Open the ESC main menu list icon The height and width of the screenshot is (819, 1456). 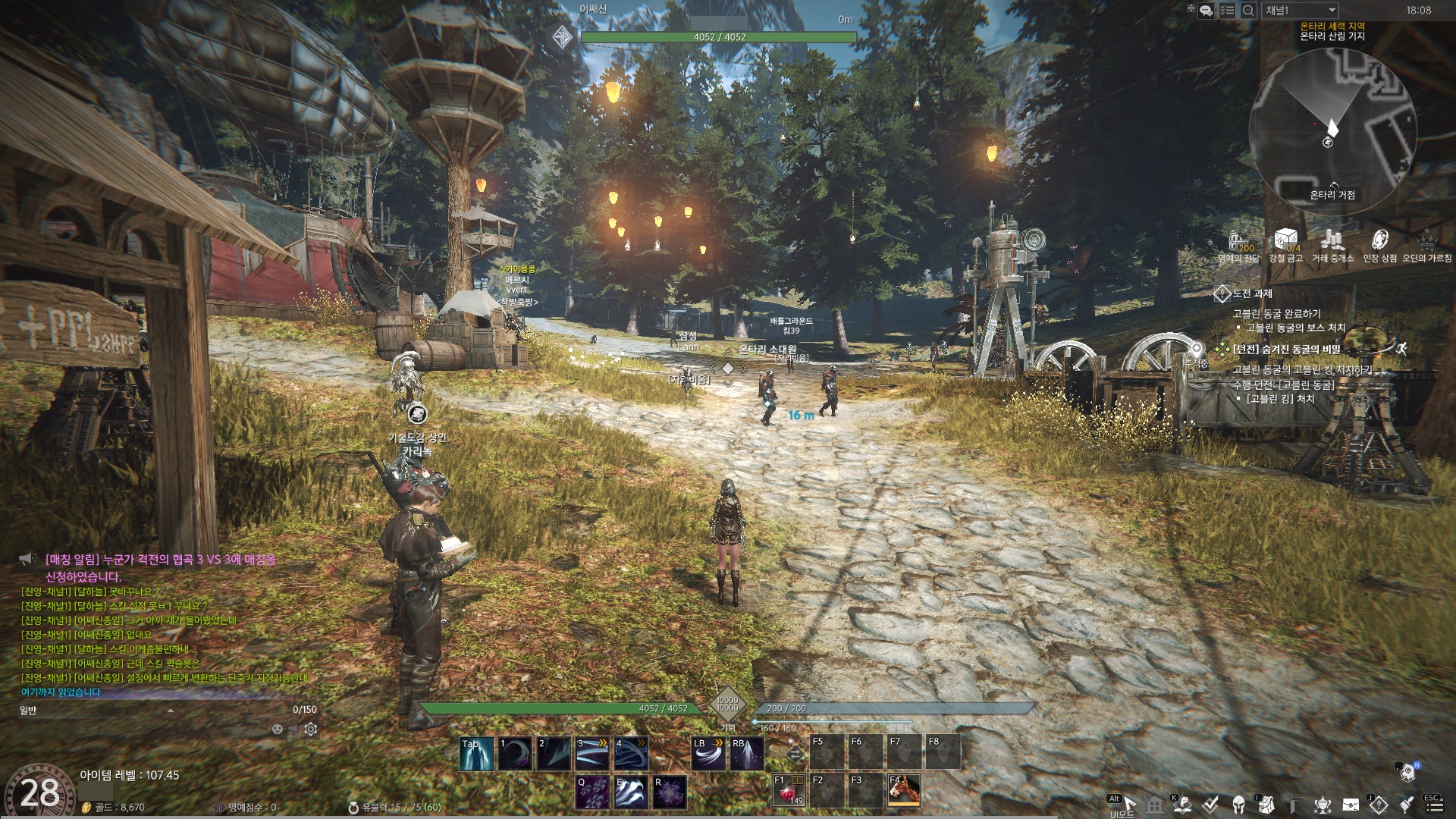[x=1433, y=805]
